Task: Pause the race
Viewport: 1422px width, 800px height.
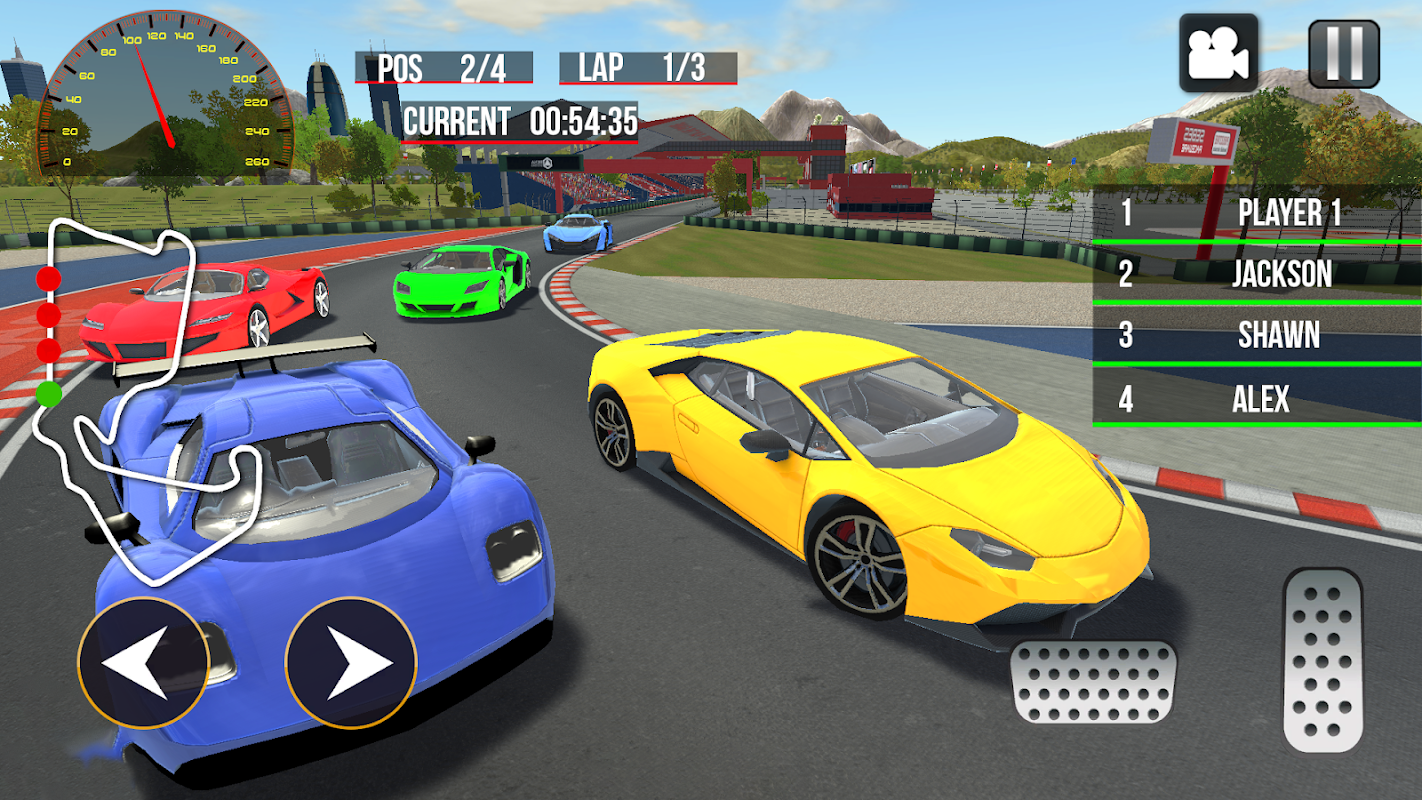Action: (x=1344, y=54)
